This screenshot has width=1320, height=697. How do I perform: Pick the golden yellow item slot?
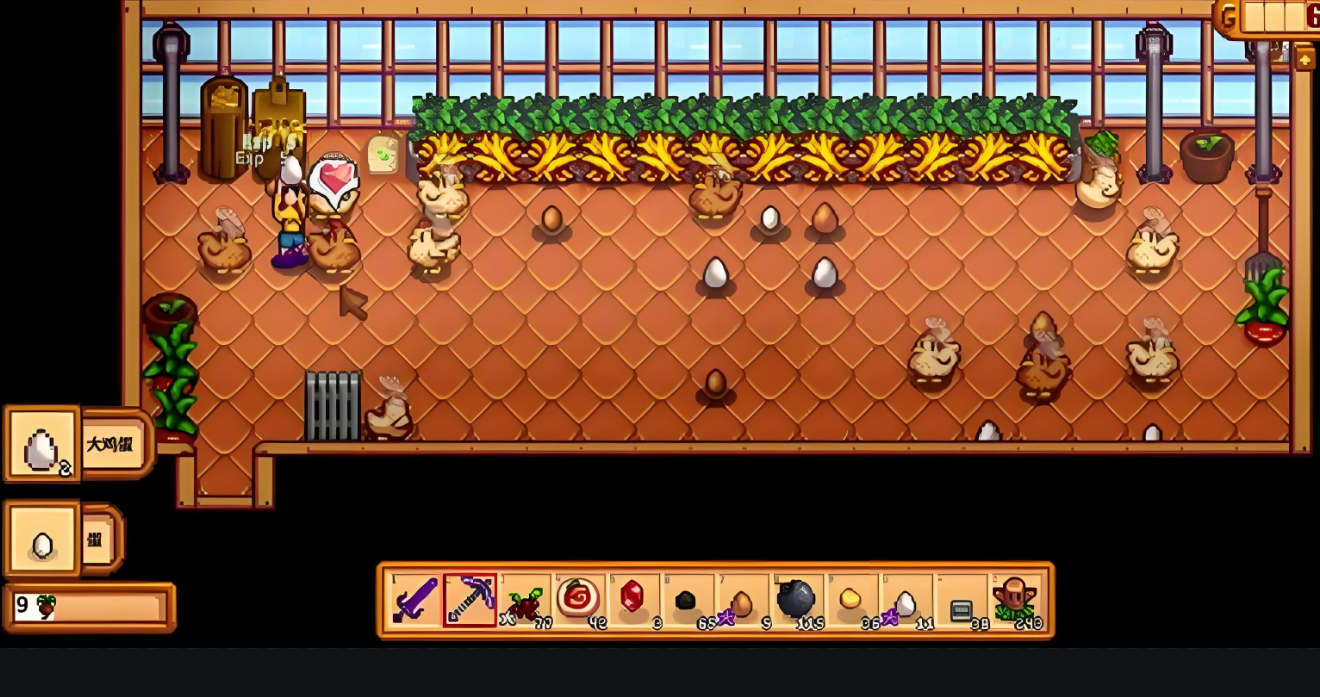pos(850,600)
